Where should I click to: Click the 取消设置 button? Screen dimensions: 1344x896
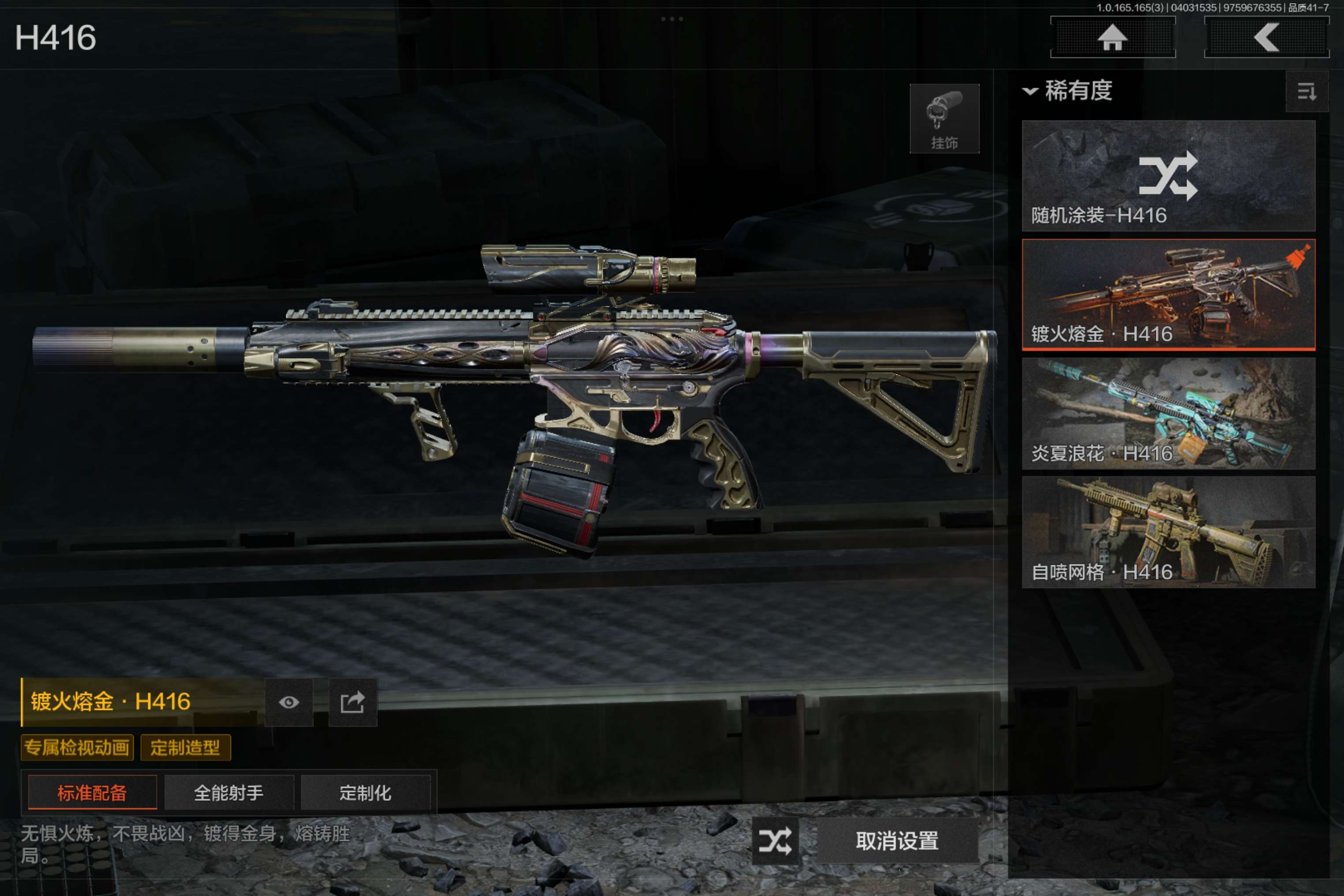pos(896,840)
